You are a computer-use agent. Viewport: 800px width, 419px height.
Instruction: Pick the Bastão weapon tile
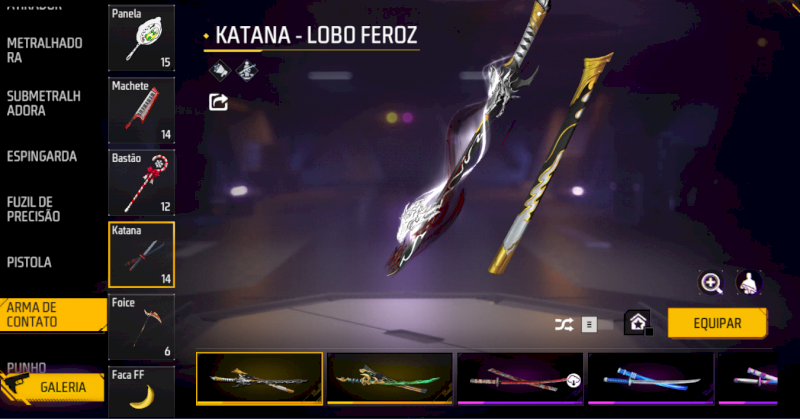141,183
